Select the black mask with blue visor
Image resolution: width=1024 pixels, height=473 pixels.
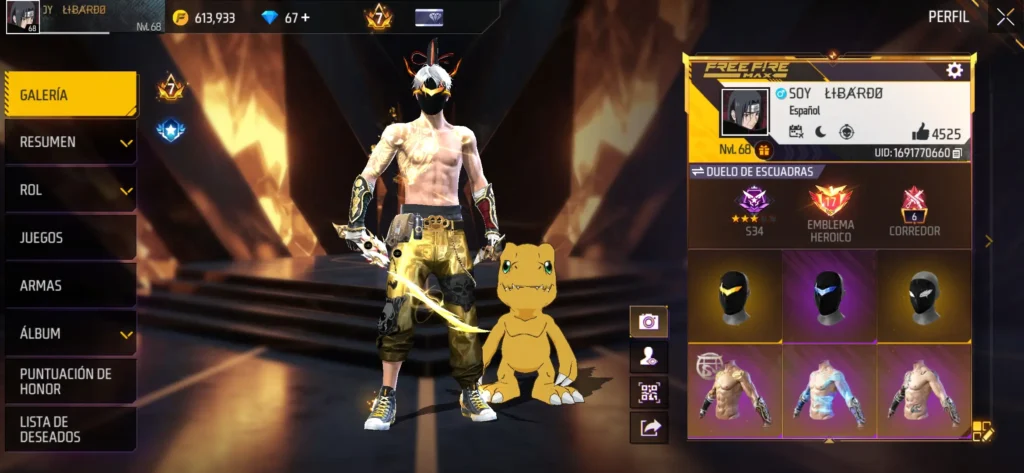pos(829,297)
